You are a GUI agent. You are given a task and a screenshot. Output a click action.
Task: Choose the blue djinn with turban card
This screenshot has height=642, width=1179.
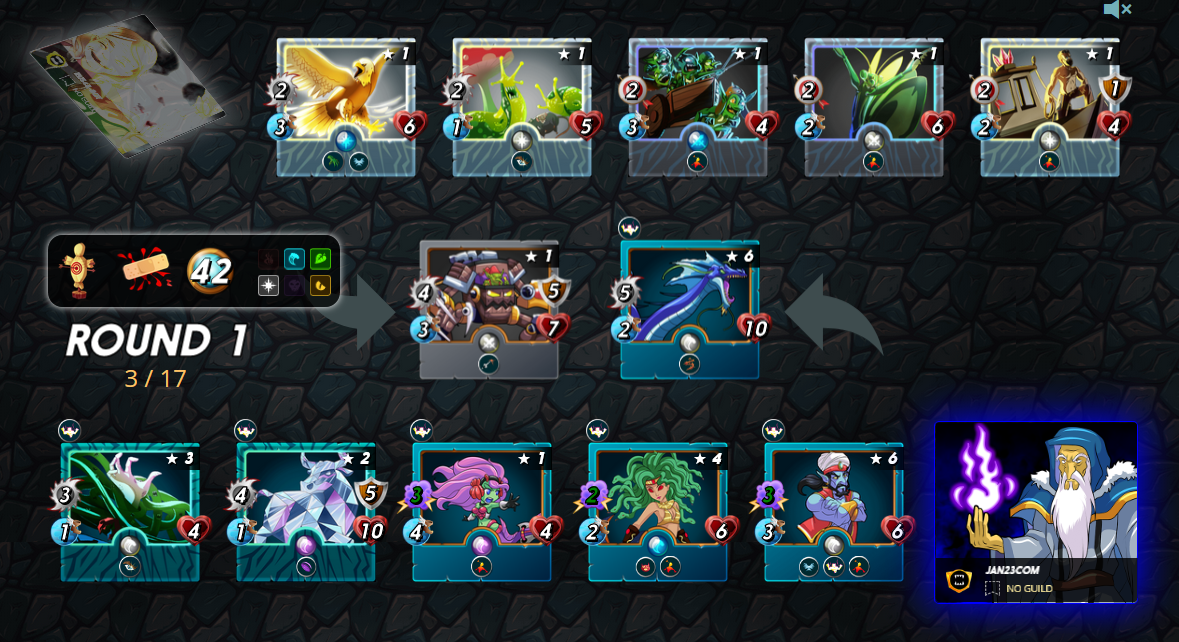click(x=834, y=510)
